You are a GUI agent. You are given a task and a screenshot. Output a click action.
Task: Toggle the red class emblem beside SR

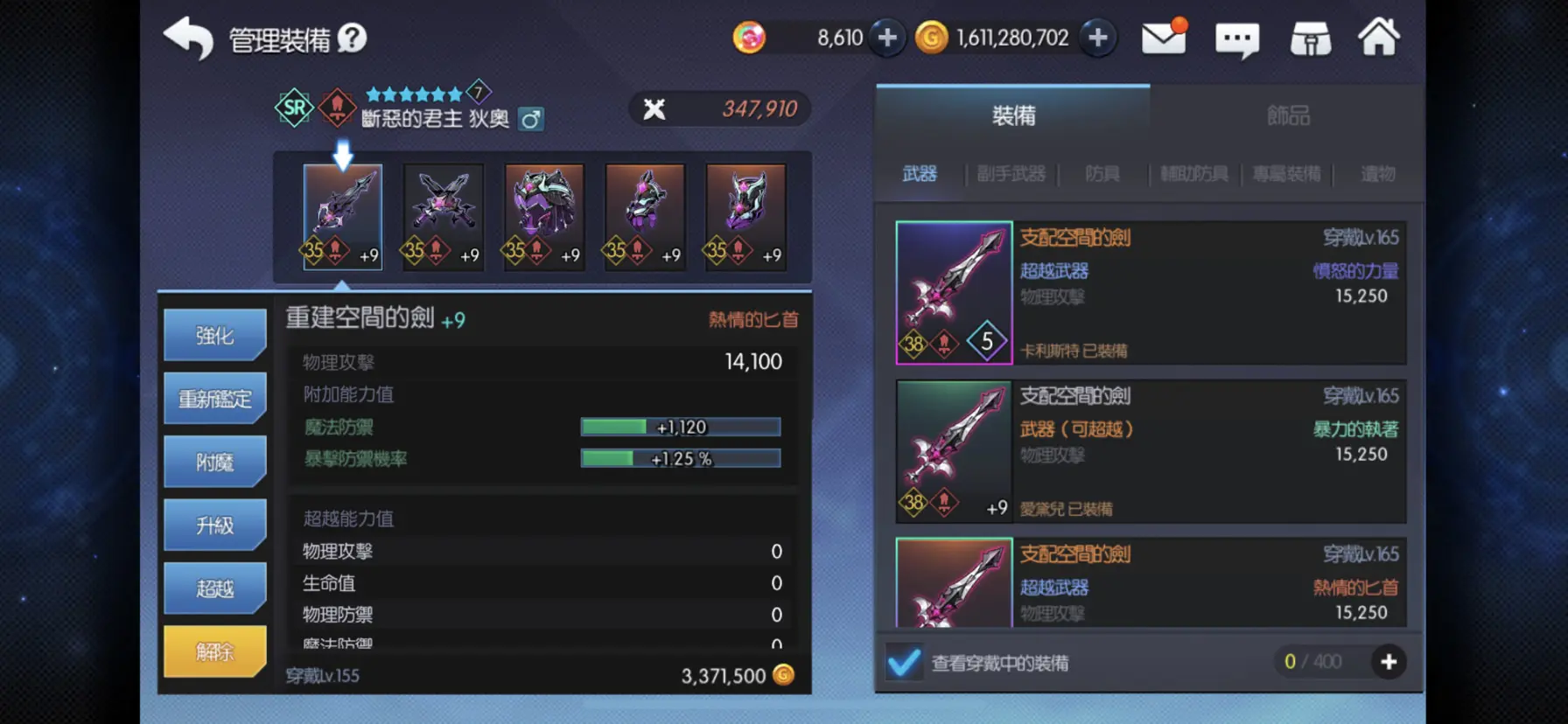(335, 108)
